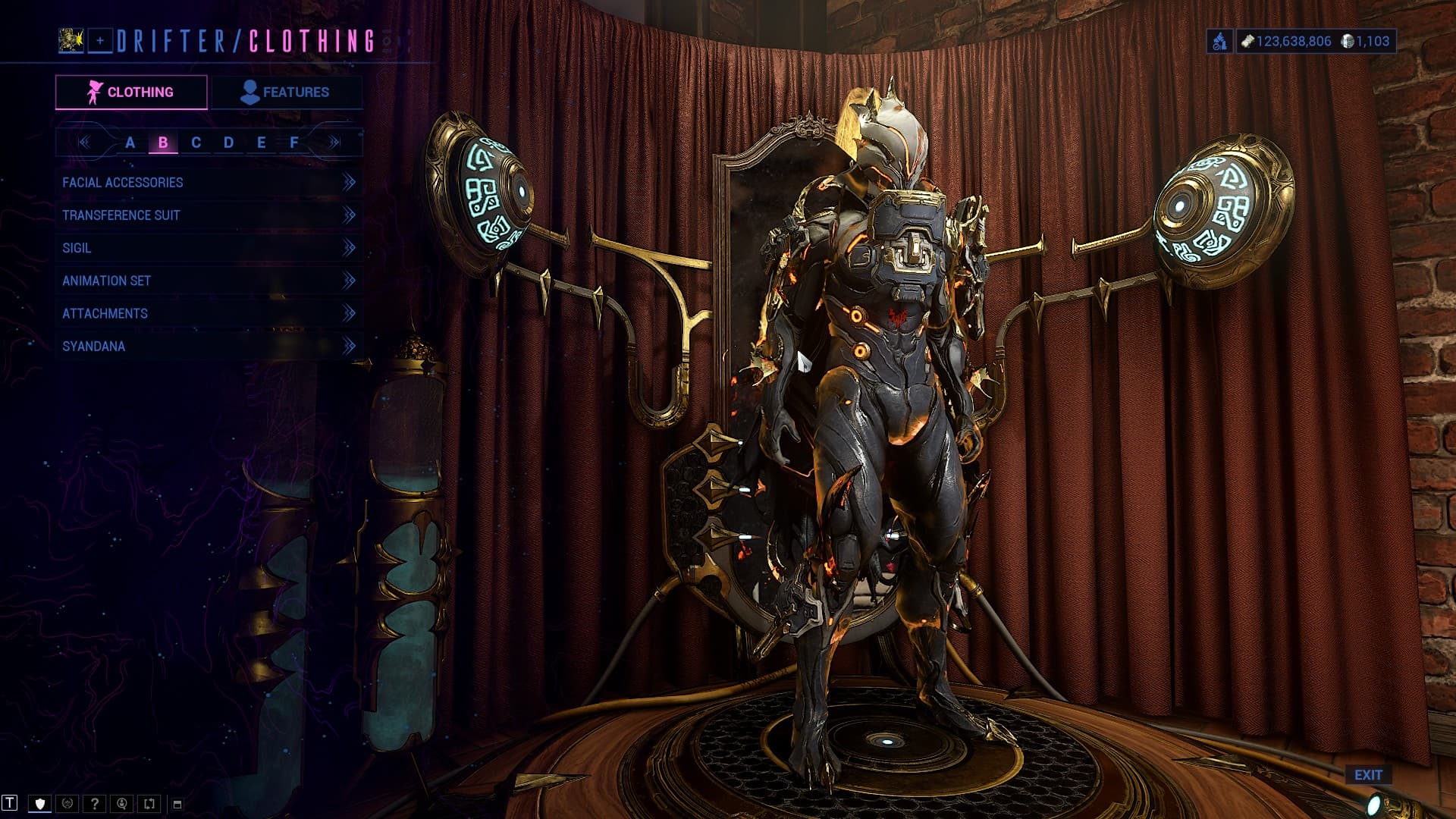Screen dimensions: 1456x819
Task: Exit the Drifter clothing screen
Action: 1368,775
